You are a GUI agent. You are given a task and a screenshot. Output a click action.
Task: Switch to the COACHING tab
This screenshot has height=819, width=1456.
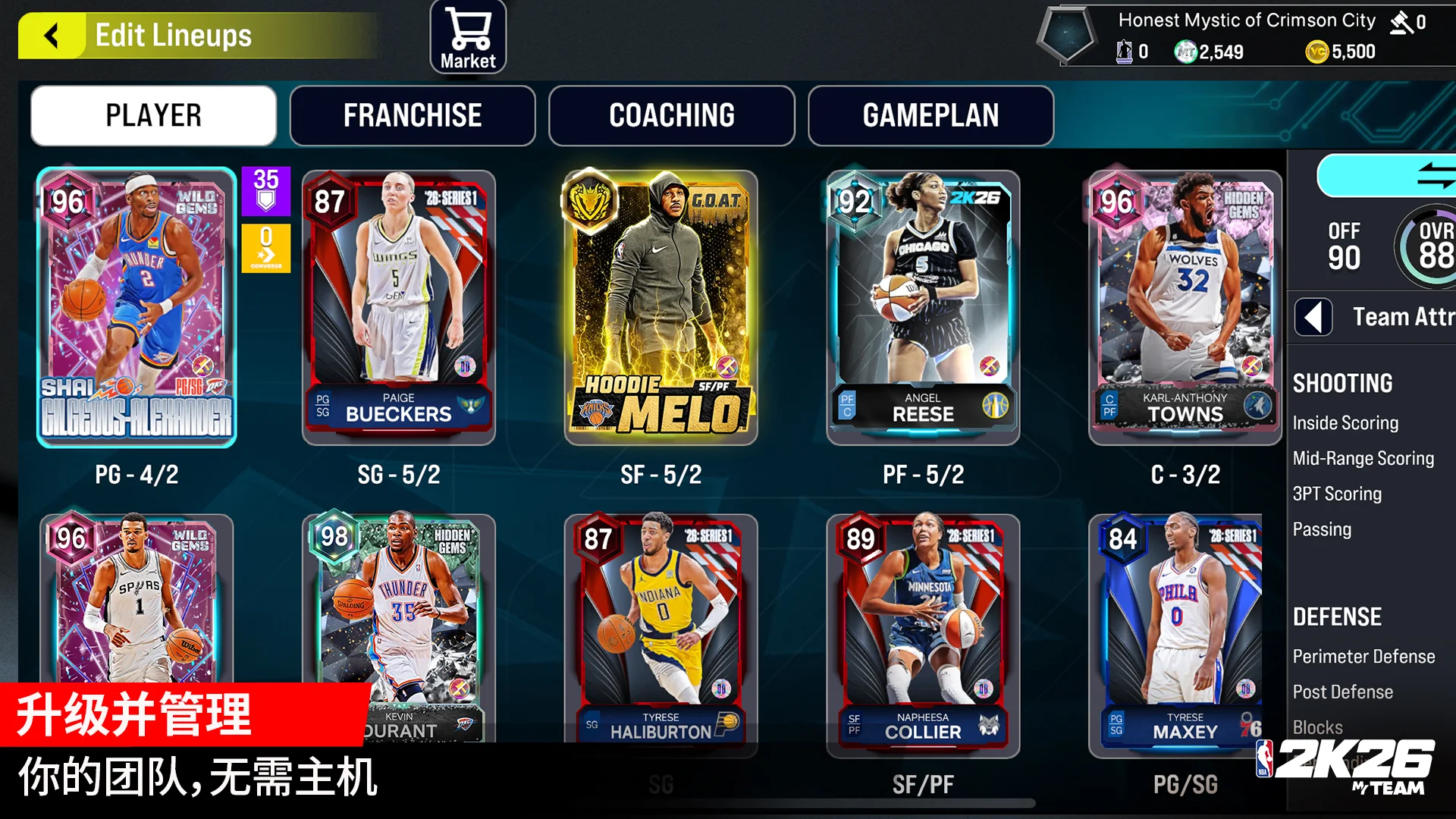[x=671, y=115]
